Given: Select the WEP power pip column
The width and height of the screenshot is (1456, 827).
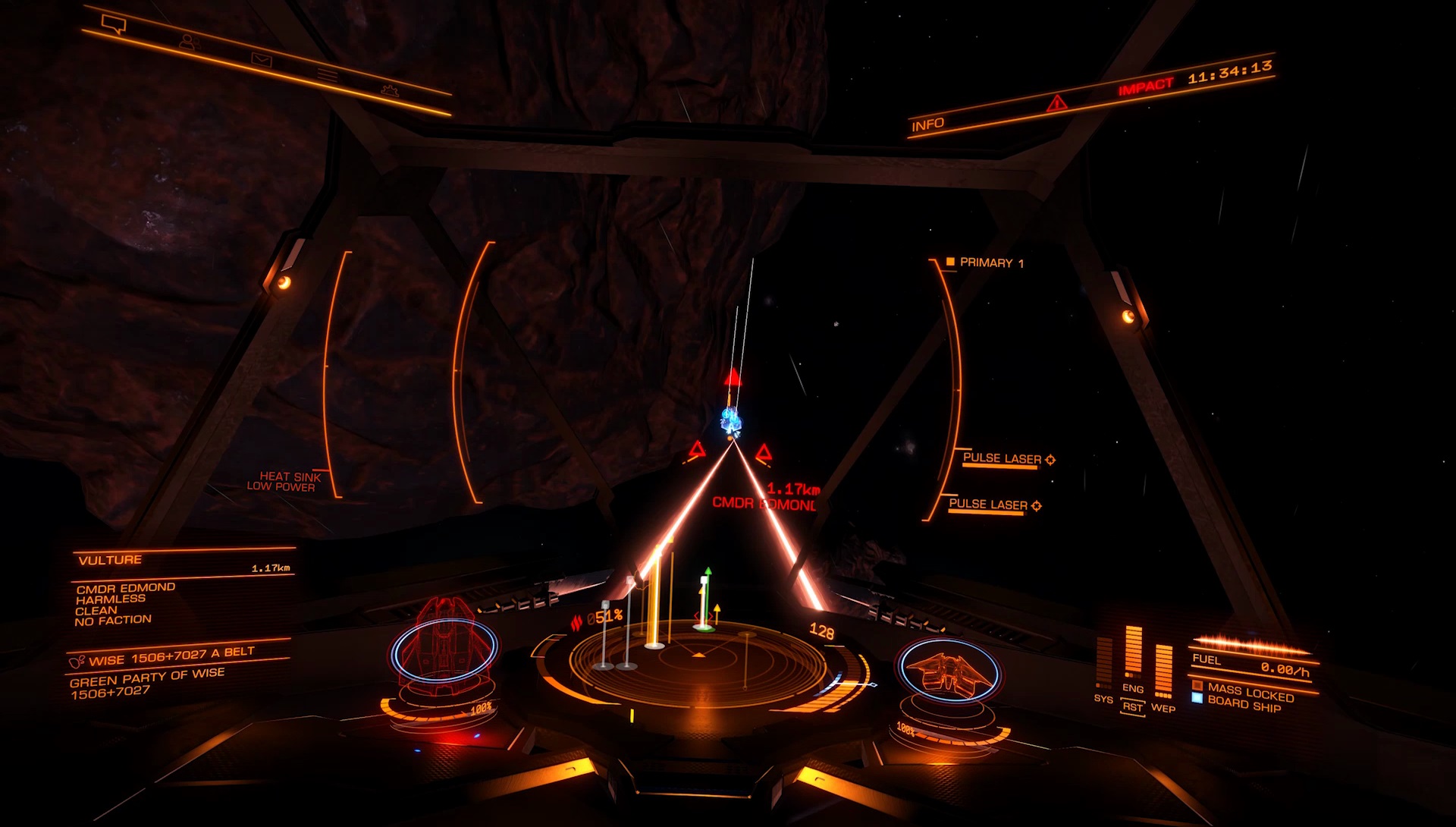Looking at the screenshot, I should (1163, 671).
